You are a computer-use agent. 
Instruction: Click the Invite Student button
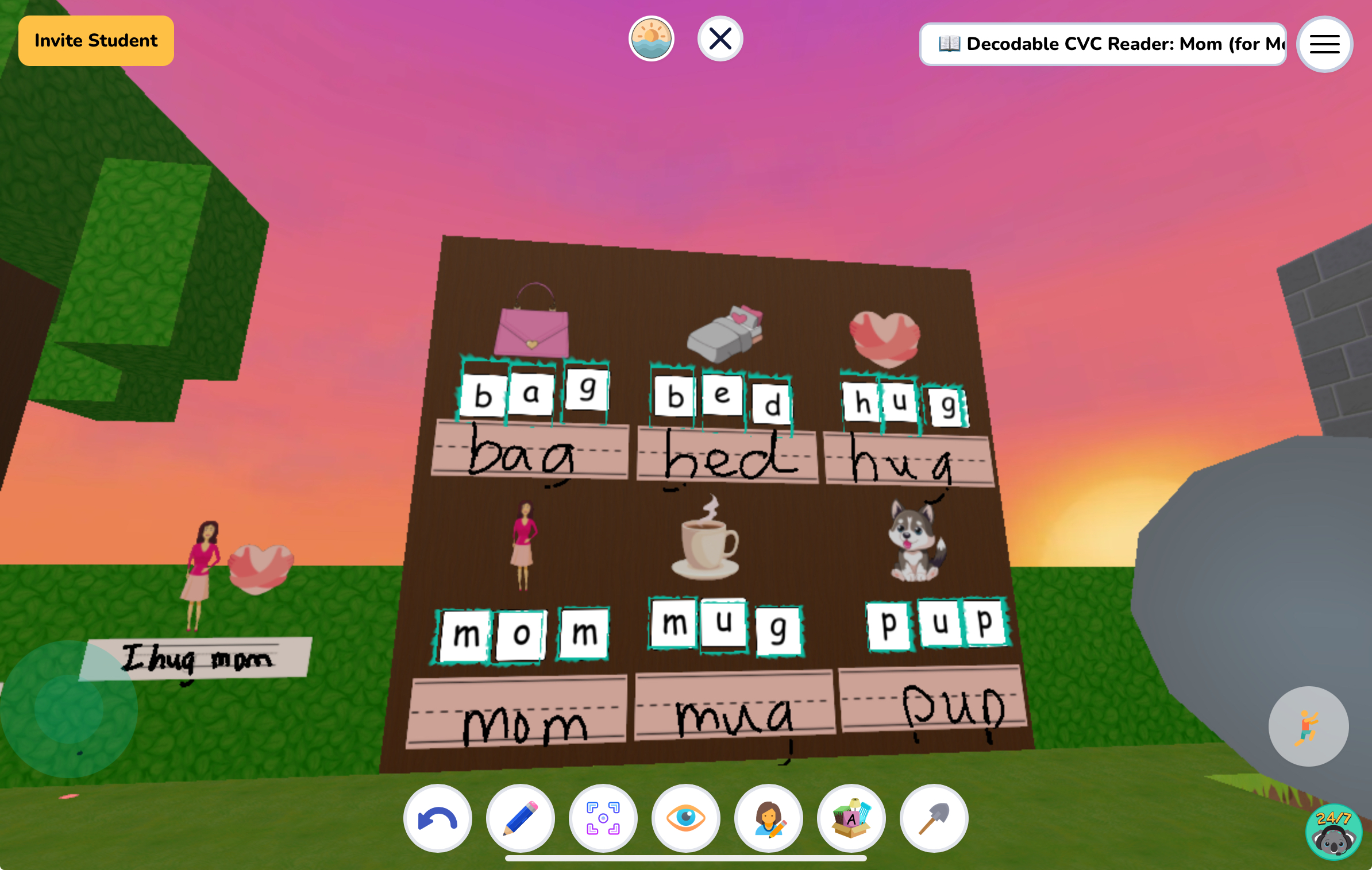click(95, 40)
